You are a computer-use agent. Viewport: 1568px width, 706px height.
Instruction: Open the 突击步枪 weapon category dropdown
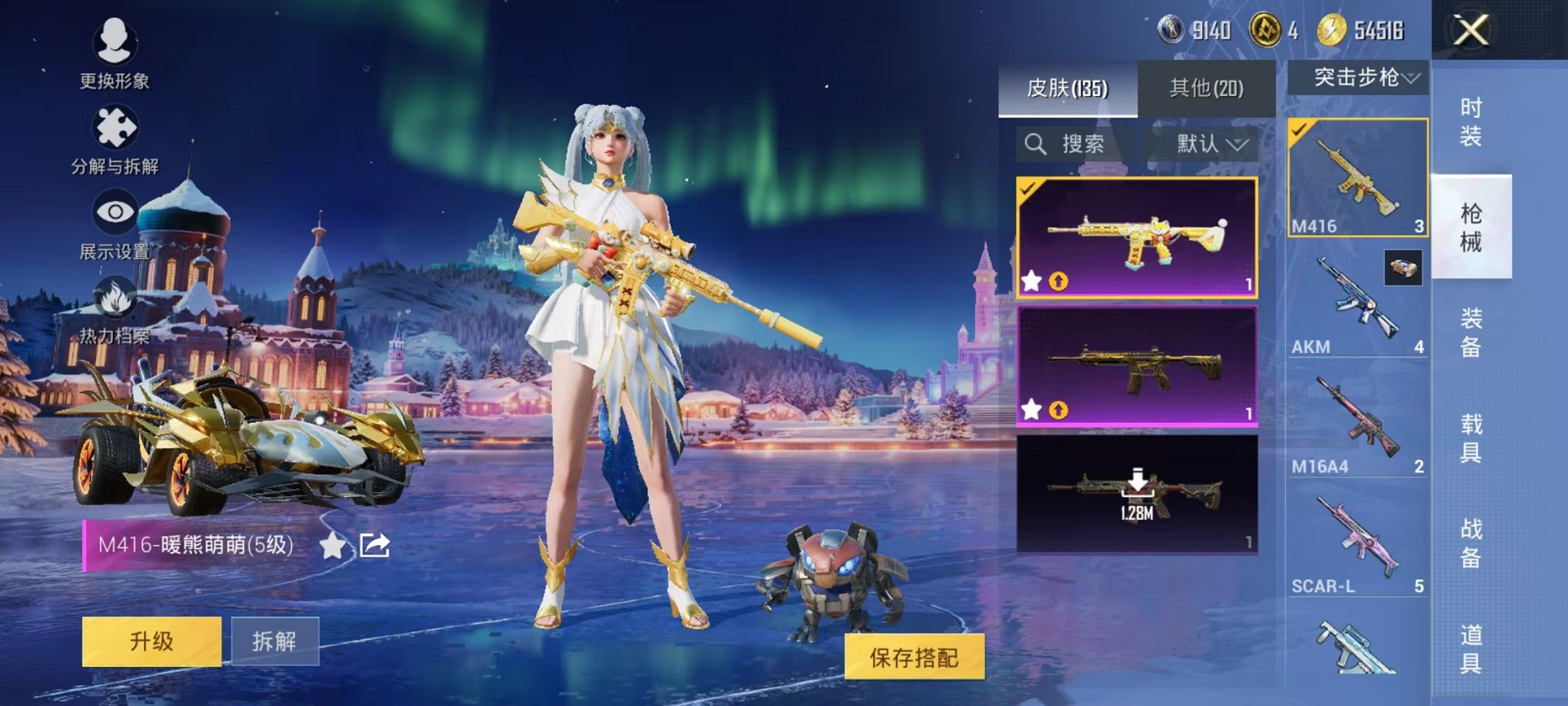1359,75
